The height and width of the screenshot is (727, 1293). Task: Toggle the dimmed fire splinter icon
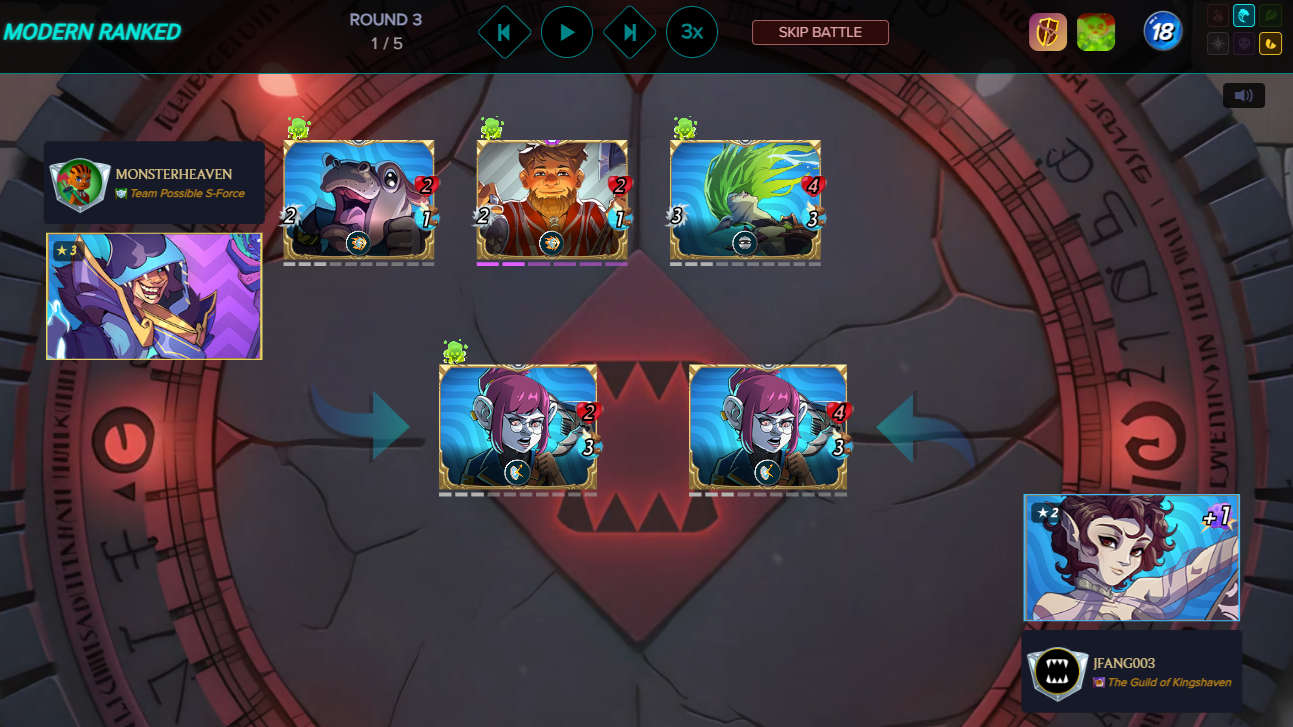(1218, 16)
